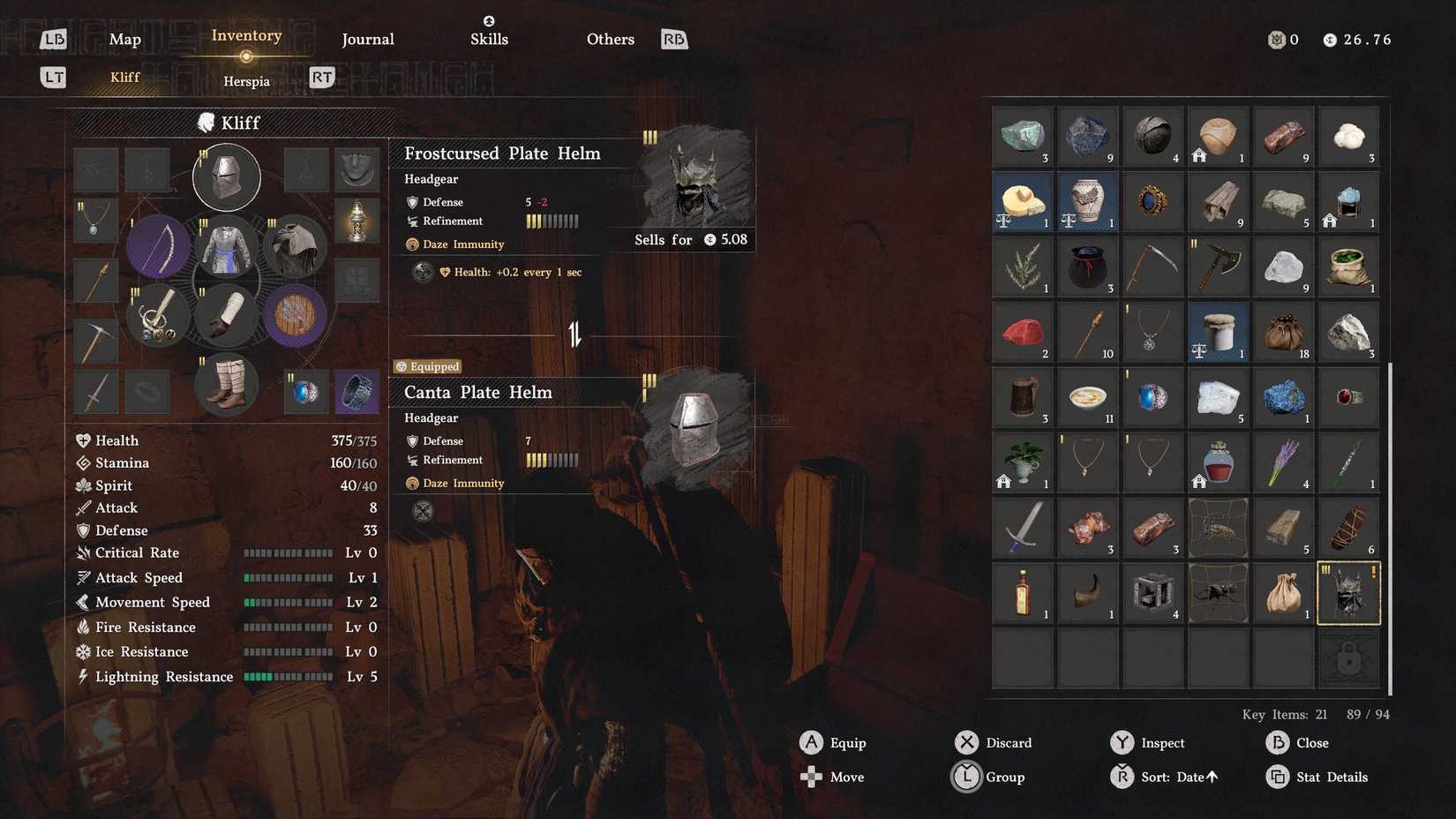
Task: Click the Movement Speed level bar
Action: (x=287, y=602)
